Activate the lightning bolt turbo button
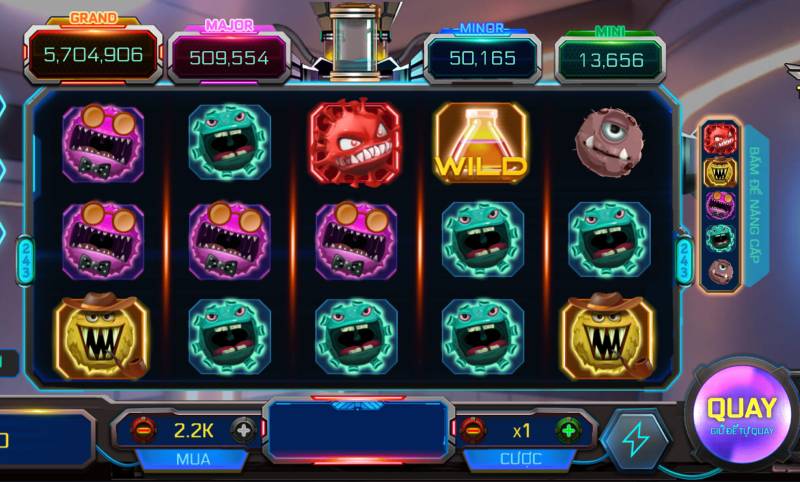The height and width of the screenshot is (482, 800). tap(636, 439)
